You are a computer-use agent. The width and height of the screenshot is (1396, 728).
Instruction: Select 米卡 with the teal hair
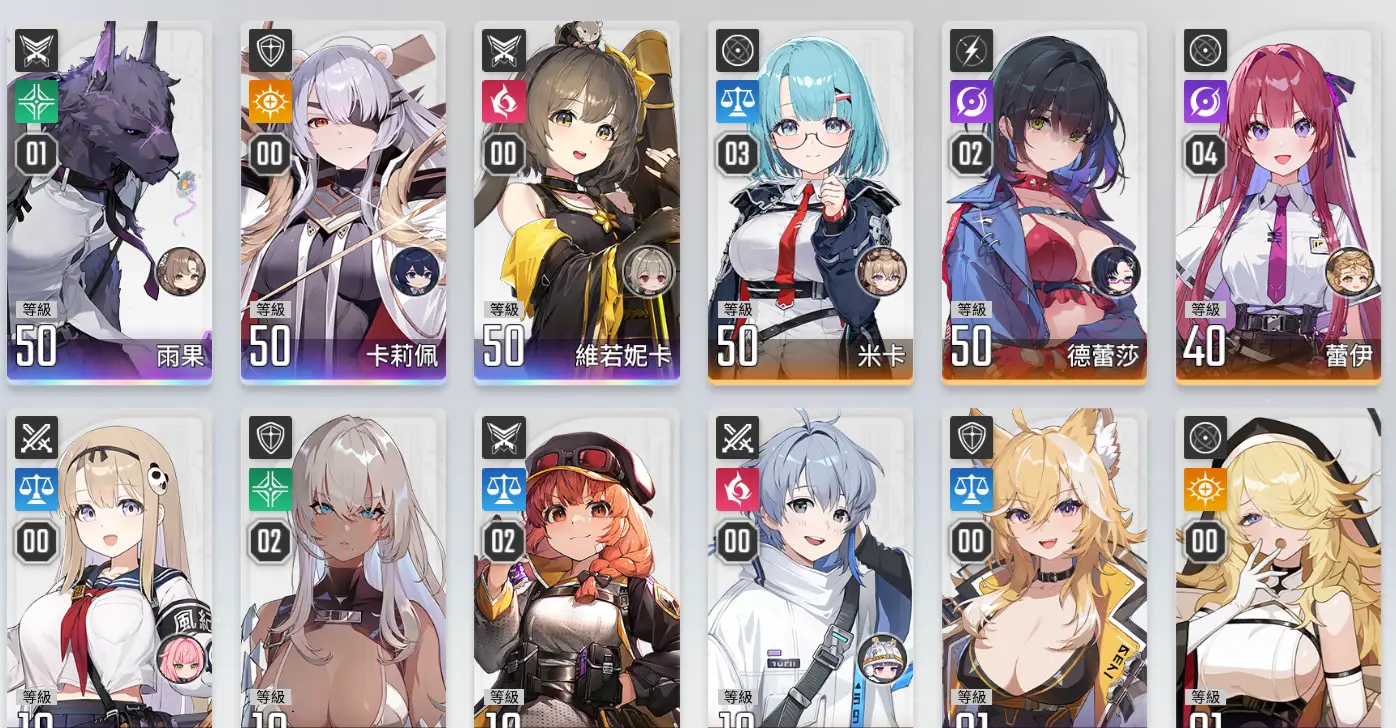[x=810, y=202]
